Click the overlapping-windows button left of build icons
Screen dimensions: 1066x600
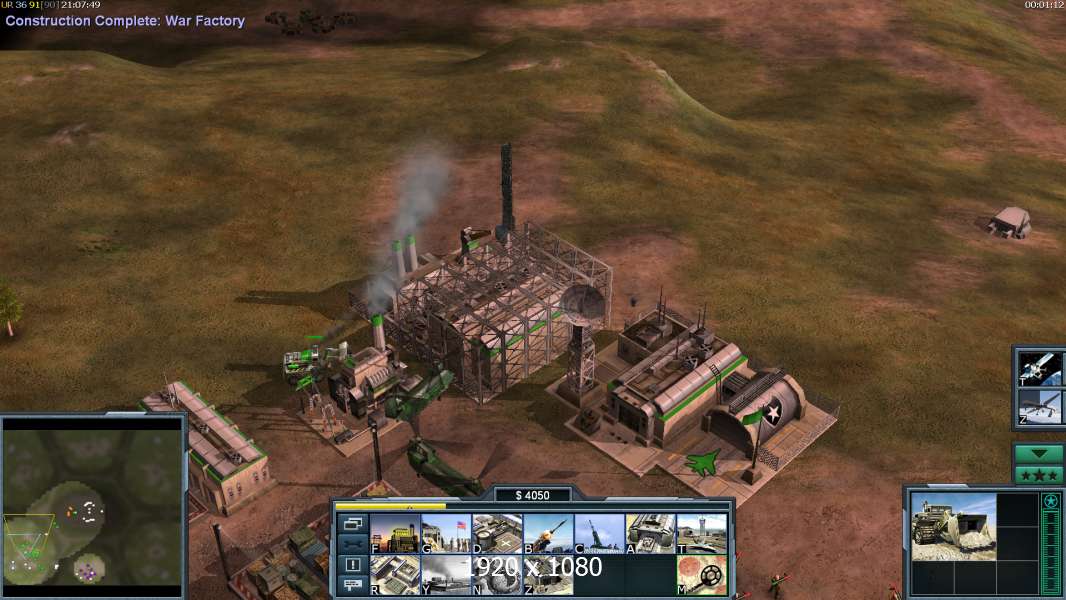[x=352, y=523]
